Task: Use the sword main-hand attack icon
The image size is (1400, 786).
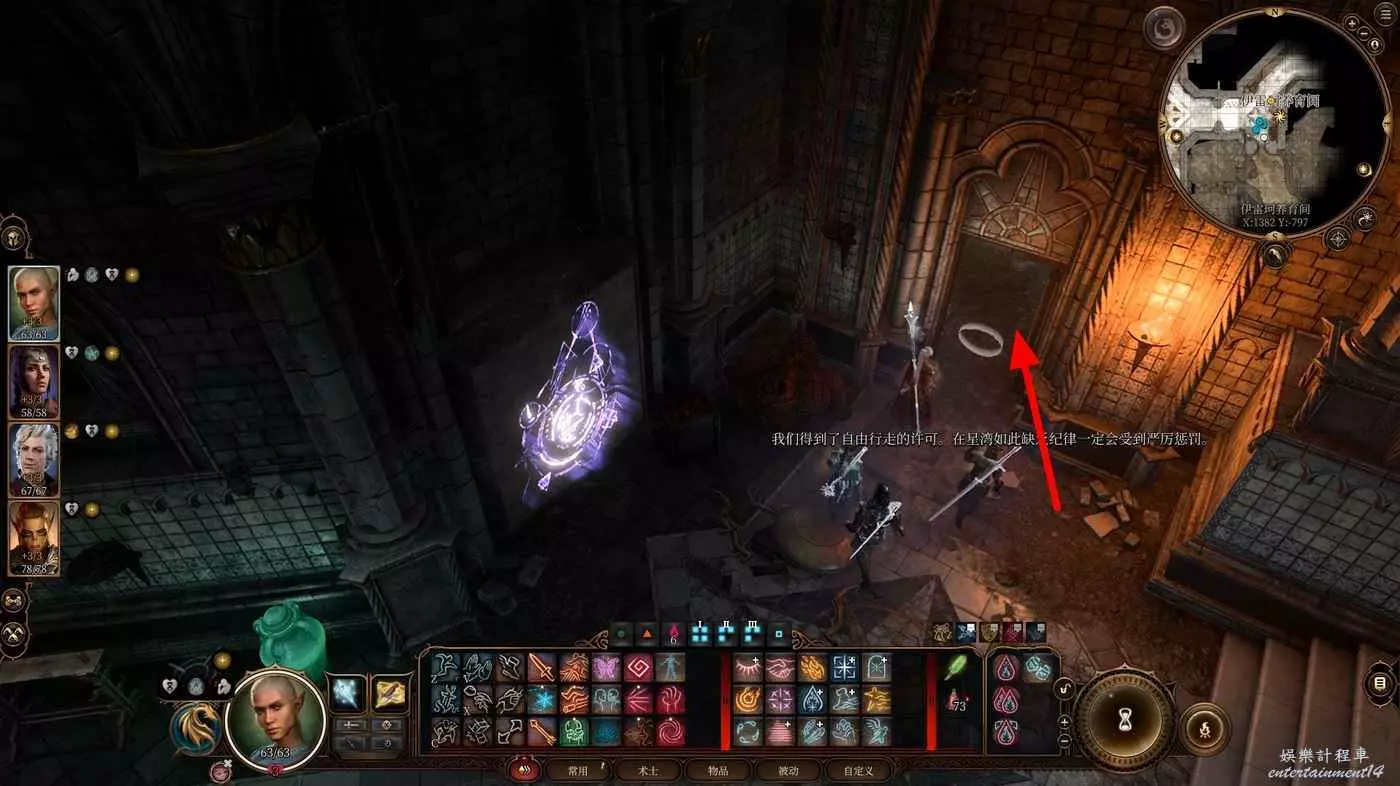Action: (542, 667)
